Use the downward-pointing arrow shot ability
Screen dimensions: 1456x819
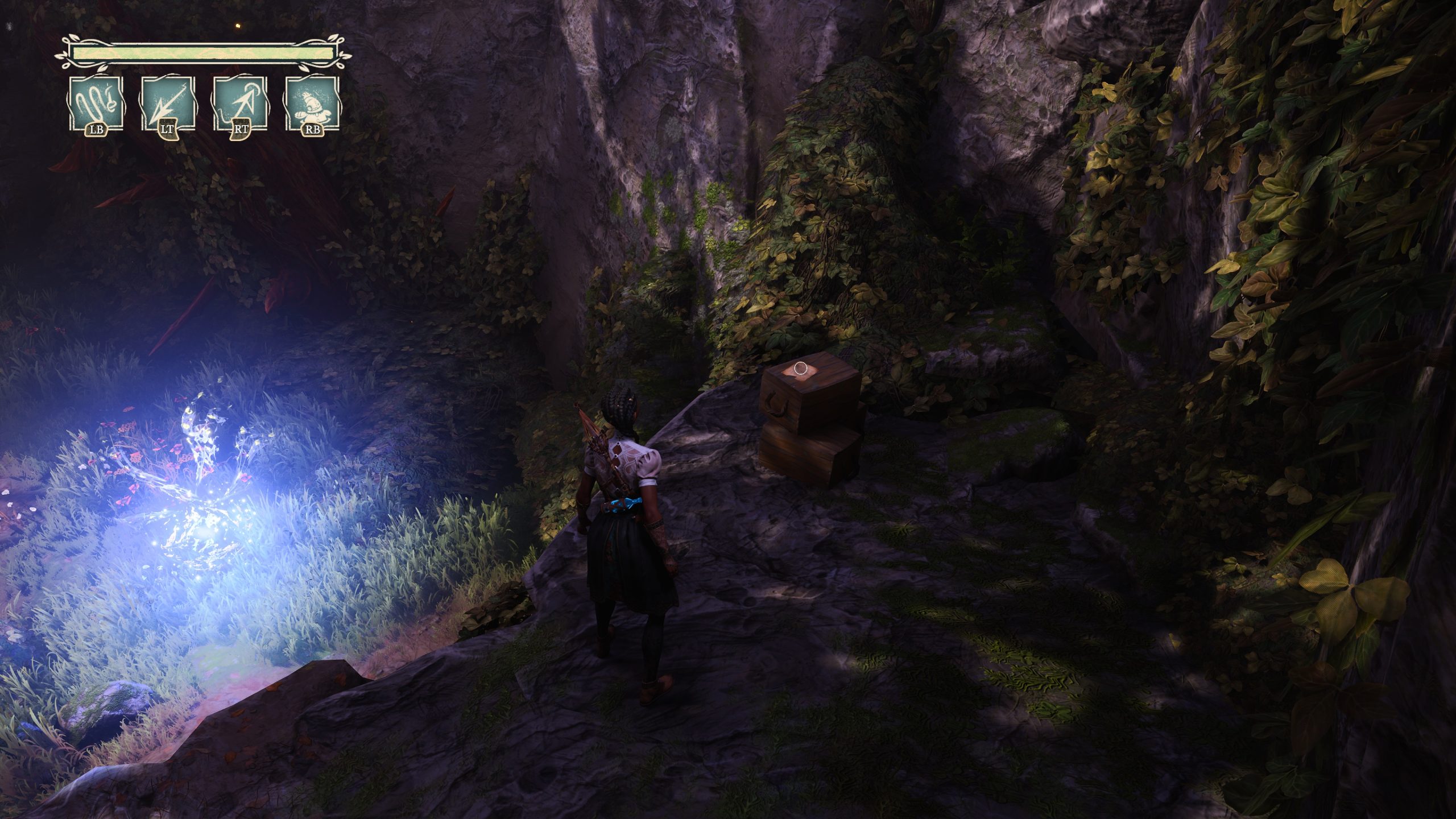pyautogui.click(x=168, y=105)
